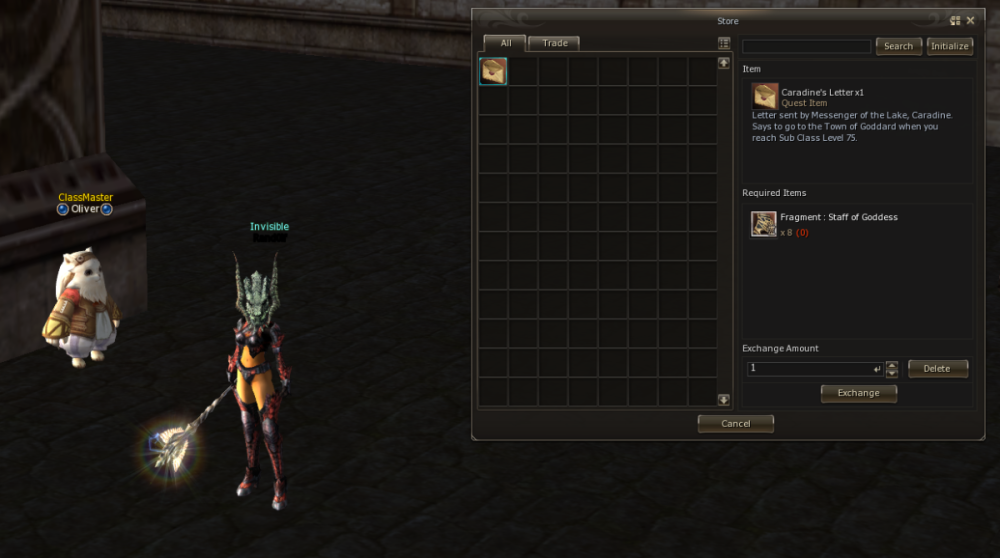Click the window layout icon beside the close button

click(x=955, y=20)
